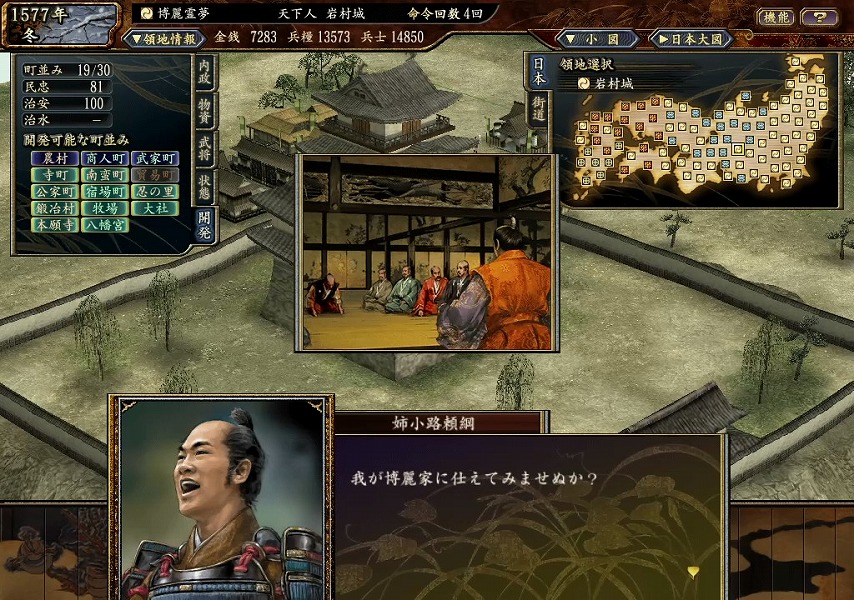Open the 武将 officers tab

coord(204,148)
